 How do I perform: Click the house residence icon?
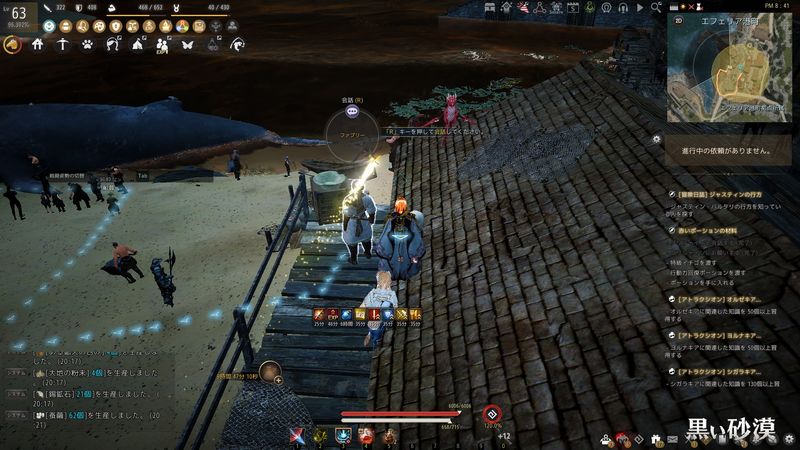pyautogui.click(x=37, y=44)
